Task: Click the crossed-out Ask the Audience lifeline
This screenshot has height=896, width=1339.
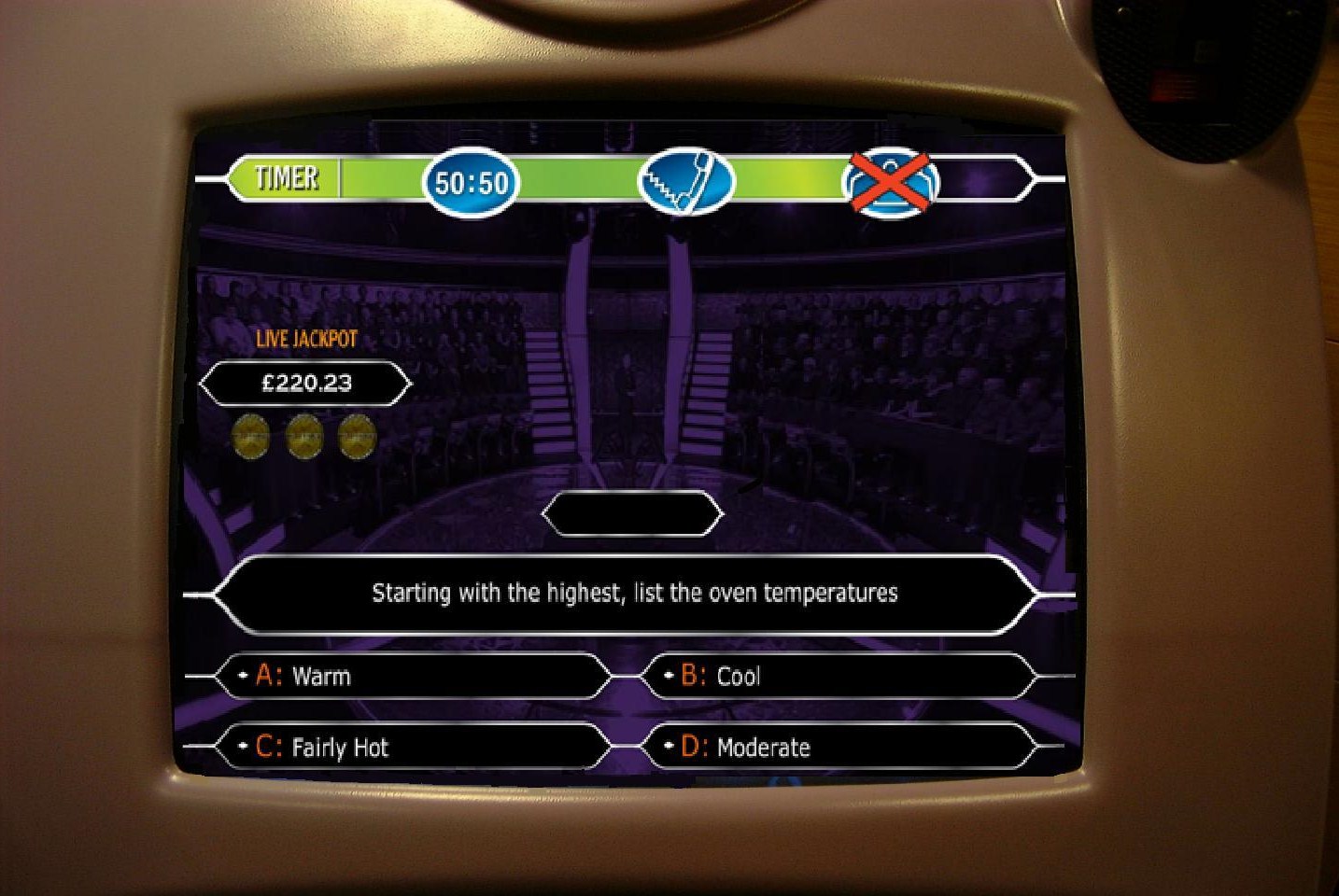Action: pyautogui.click(x=891, y=181)
